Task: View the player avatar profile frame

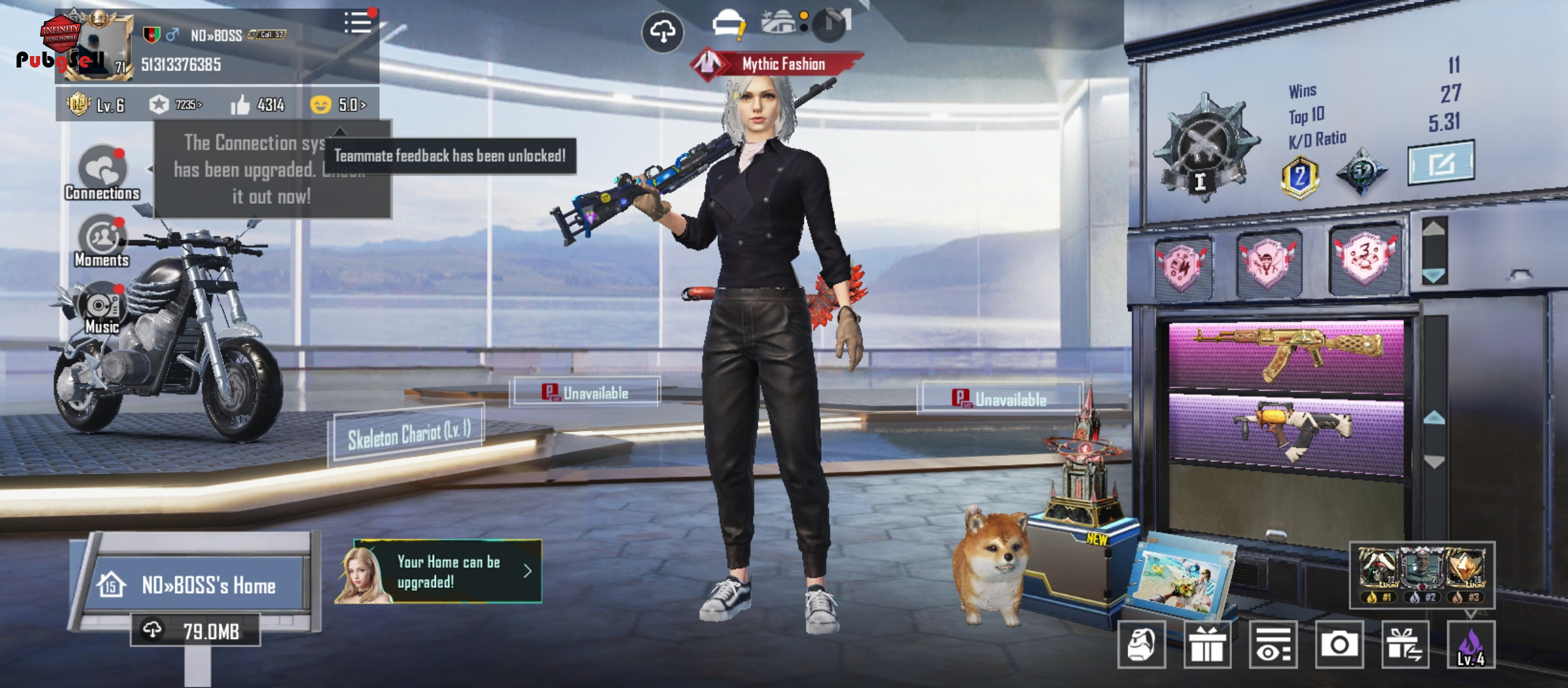Action: pos(96,46)
